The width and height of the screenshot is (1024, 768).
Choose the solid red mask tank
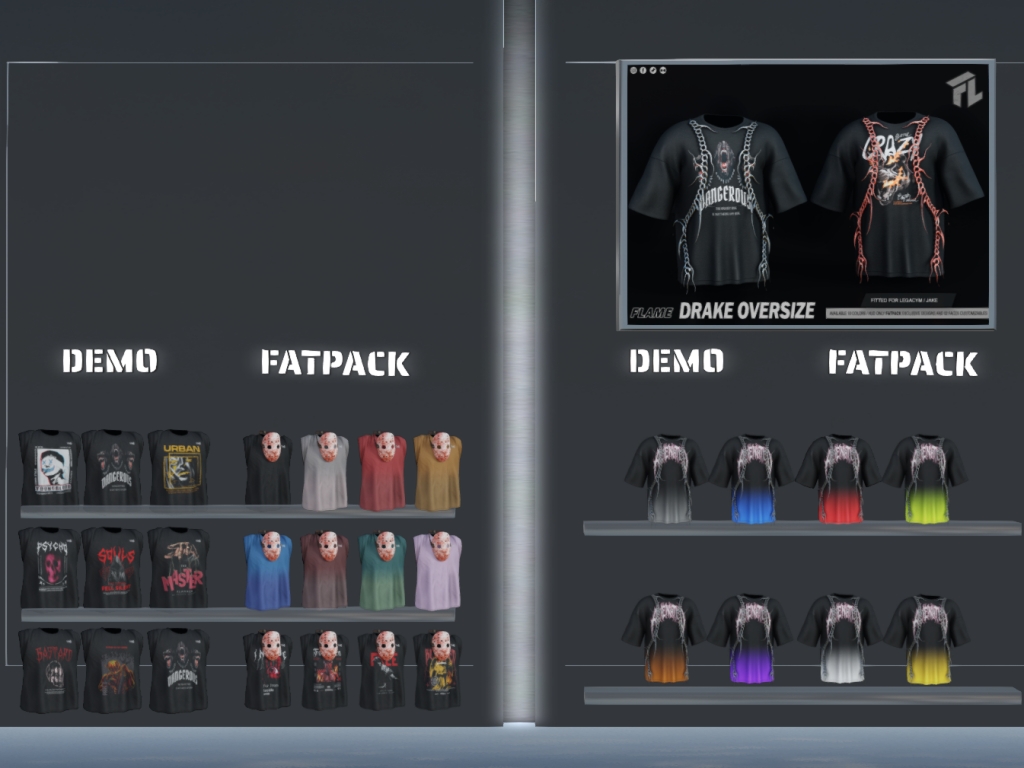(383, 471)
